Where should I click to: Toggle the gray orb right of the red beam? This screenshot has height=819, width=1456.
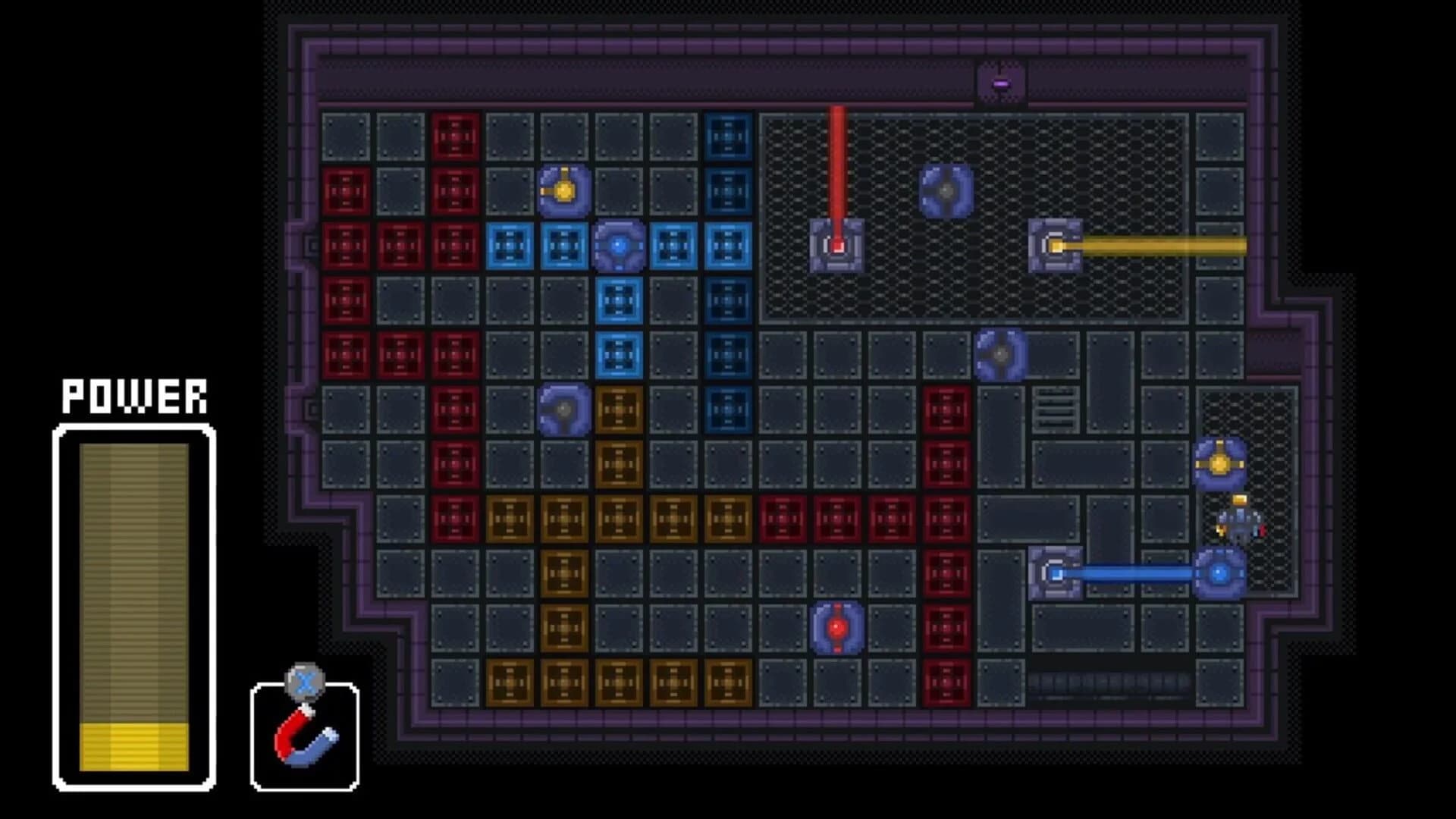click(x=946, y=190)
